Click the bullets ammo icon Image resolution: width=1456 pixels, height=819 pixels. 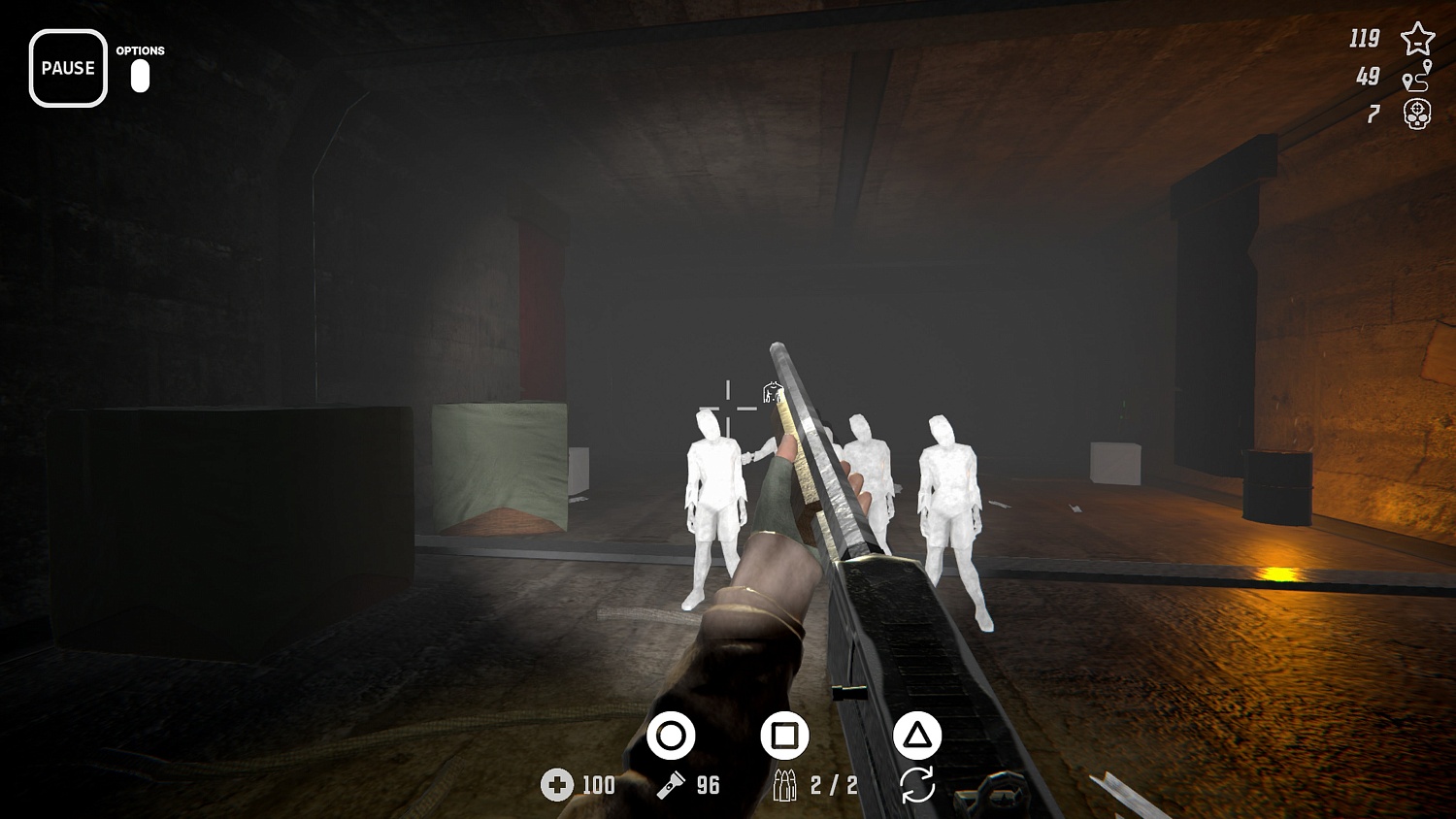pyautogui.click(x=787, y=784)
